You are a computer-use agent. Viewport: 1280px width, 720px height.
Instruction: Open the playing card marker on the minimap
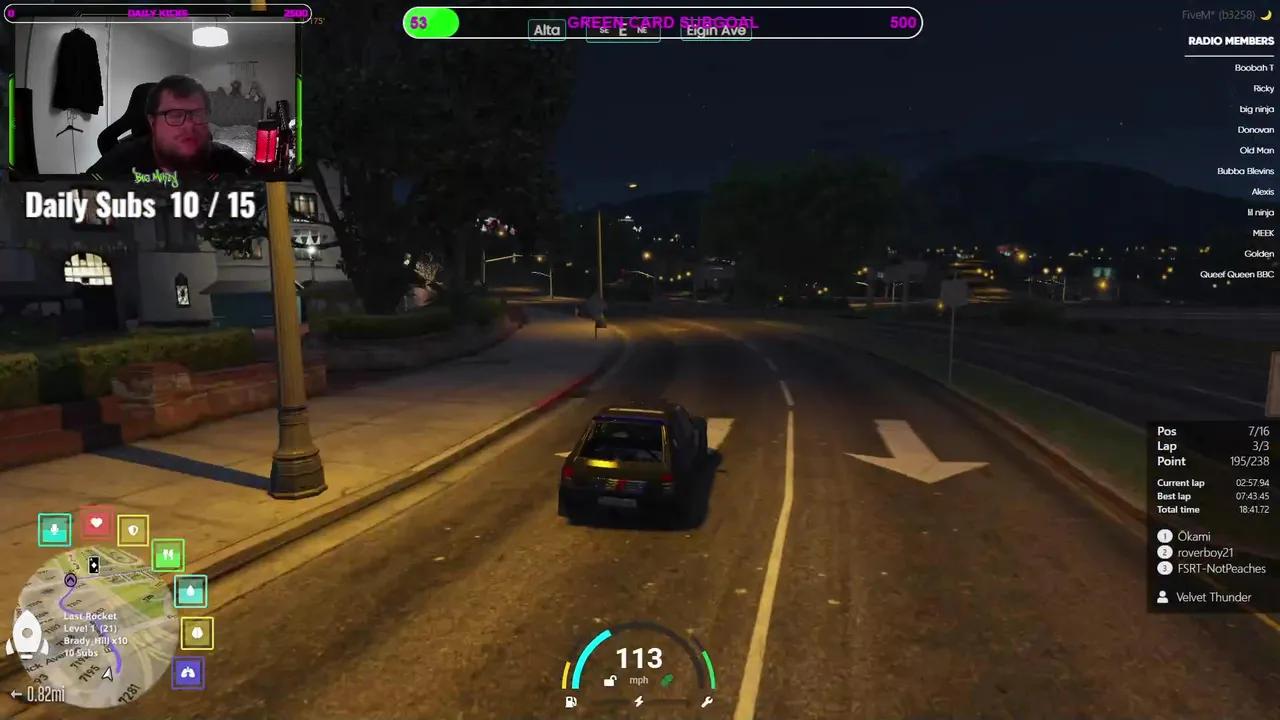[93, 566]
